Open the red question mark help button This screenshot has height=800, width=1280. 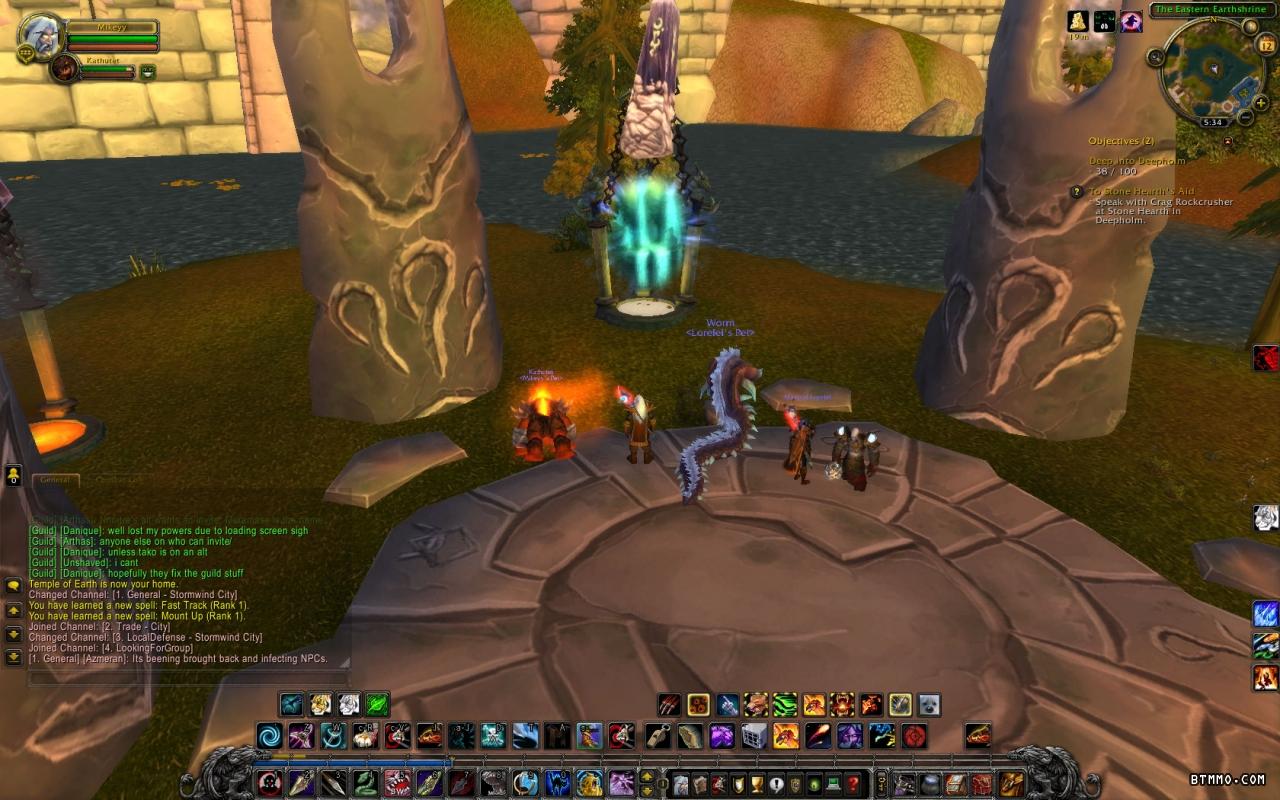(852, 783)
